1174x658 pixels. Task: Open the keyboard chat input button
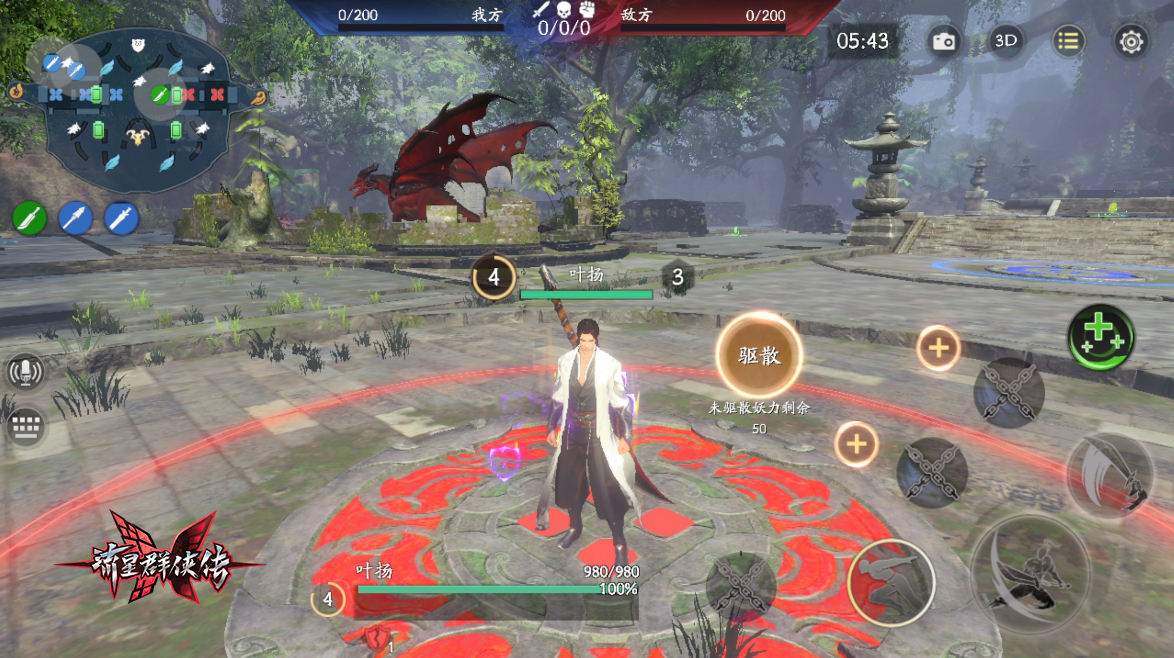click(x=25, y=427)
